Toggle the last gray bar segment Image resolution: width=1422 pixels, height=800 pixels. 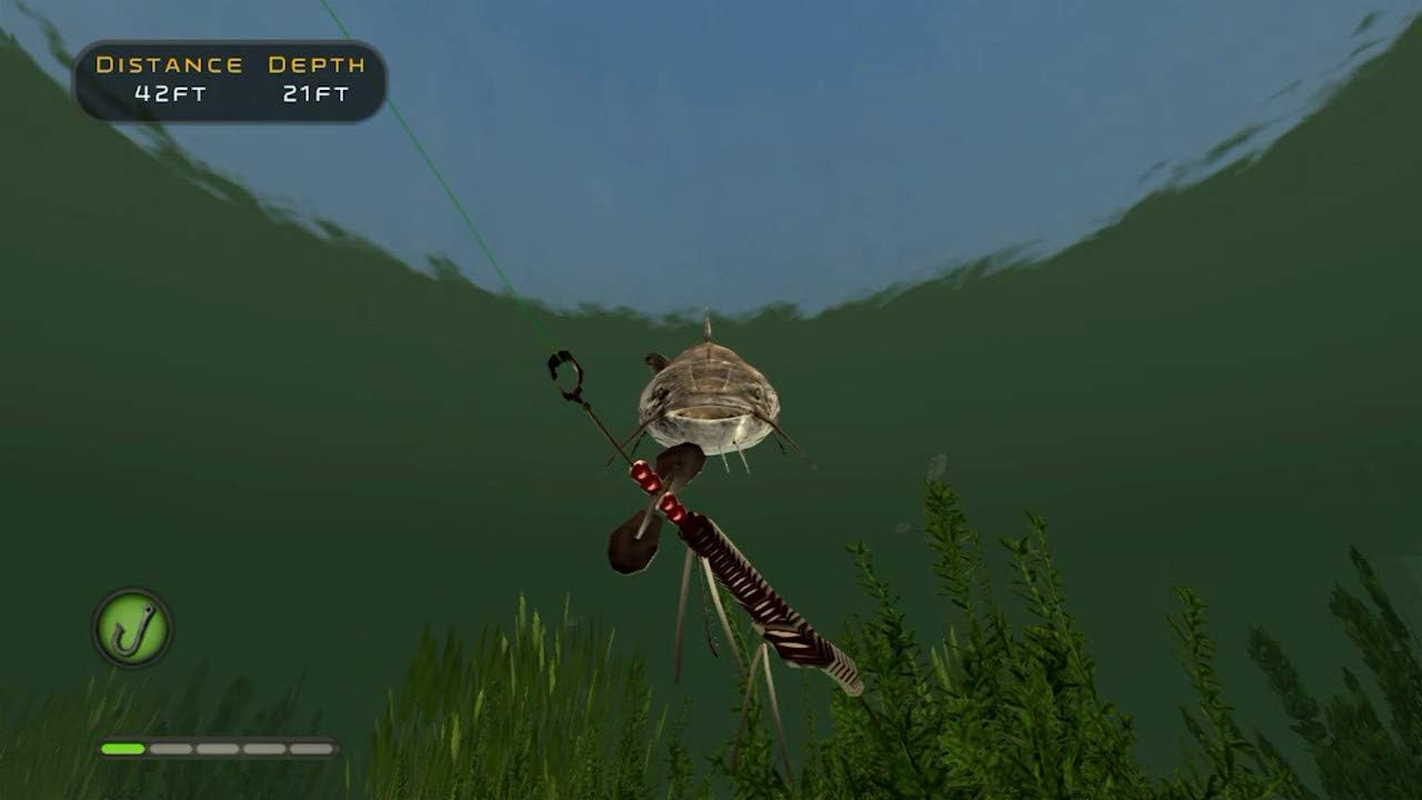click(312, 748)
